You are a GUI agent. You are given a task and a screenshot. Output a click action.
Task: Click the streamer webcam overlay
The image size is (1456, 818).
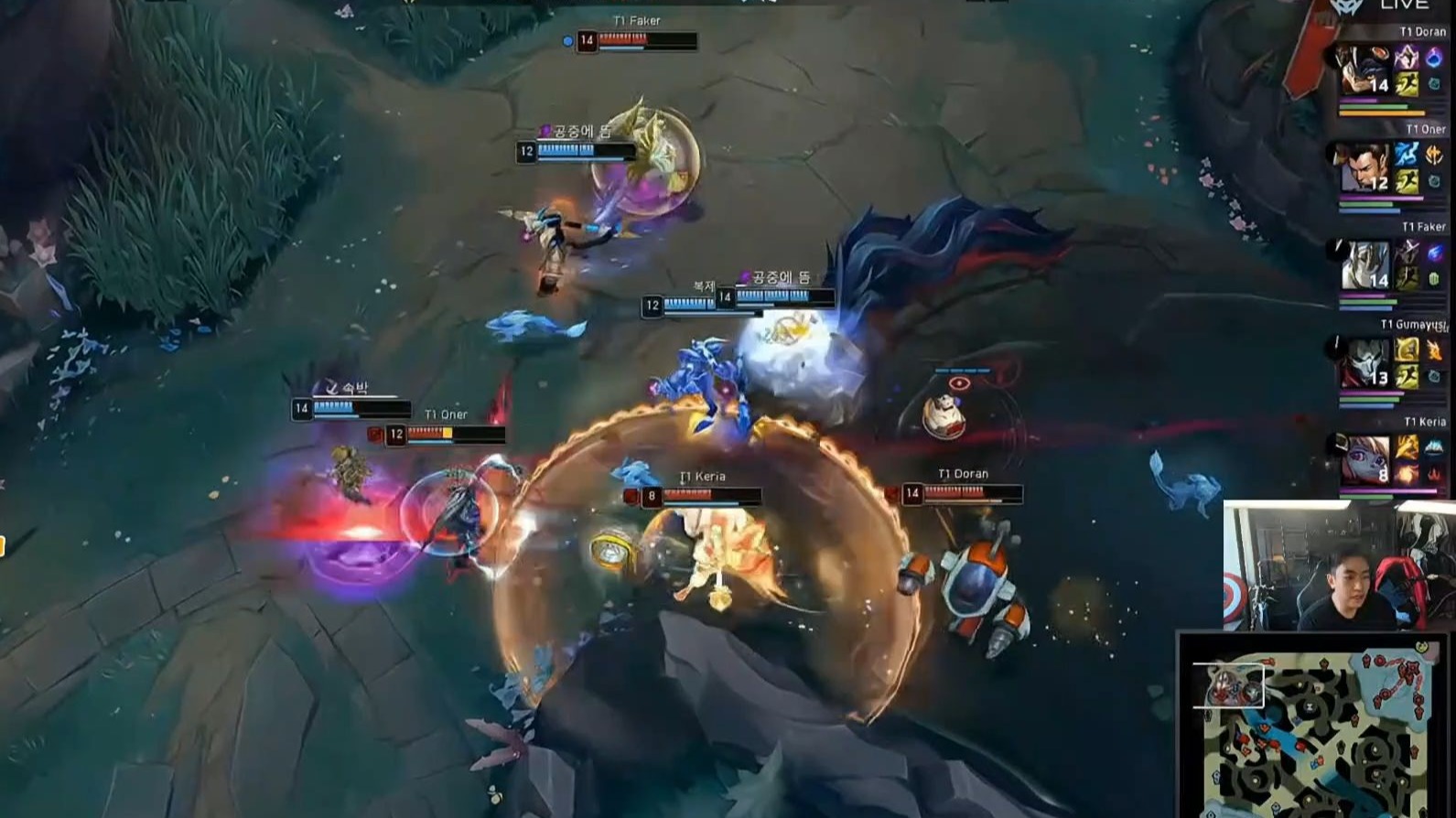[1336, 565]
